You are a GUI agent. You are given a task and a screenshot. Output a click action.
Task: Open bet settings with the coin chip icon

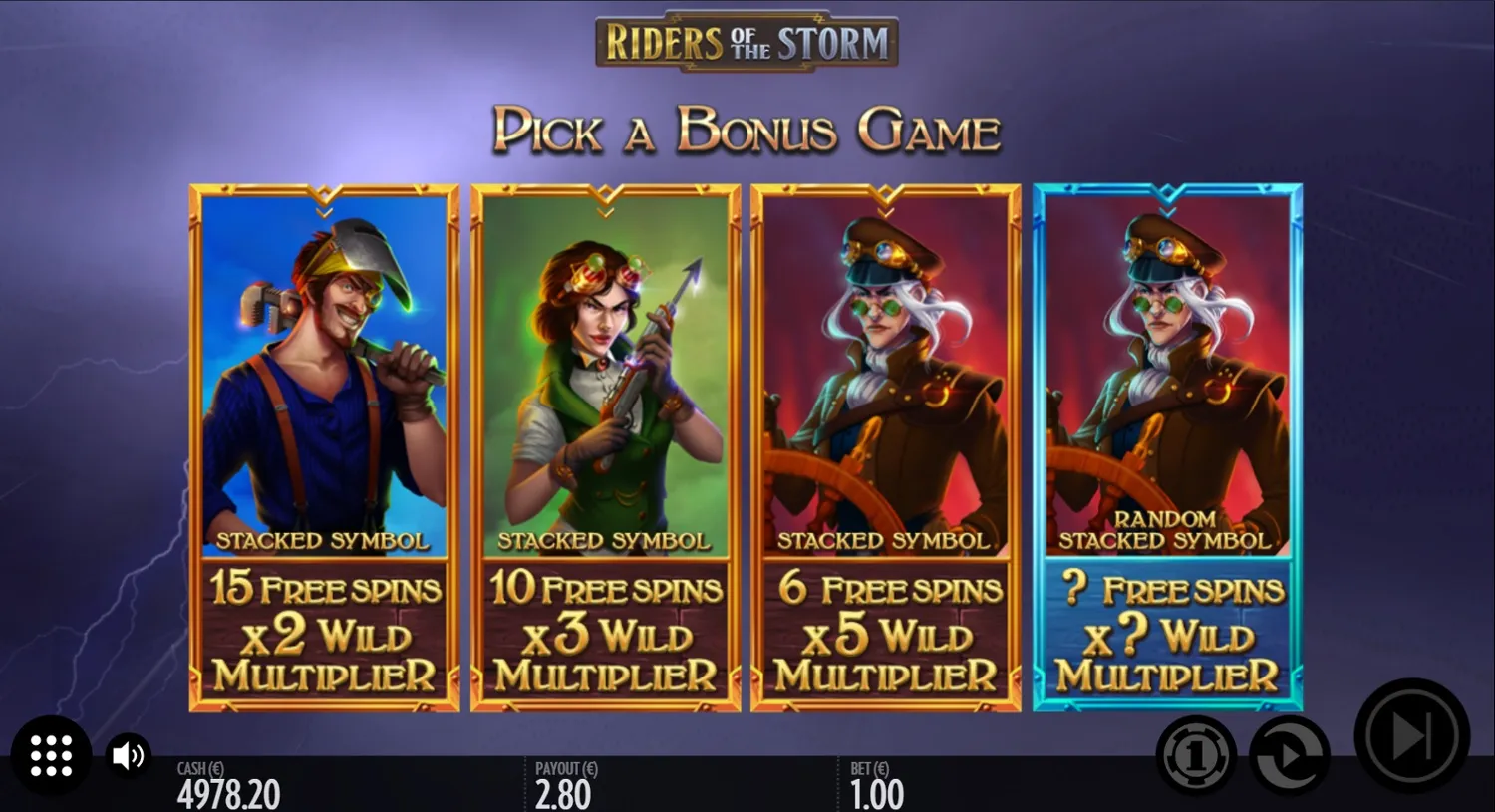[1195, 755]
